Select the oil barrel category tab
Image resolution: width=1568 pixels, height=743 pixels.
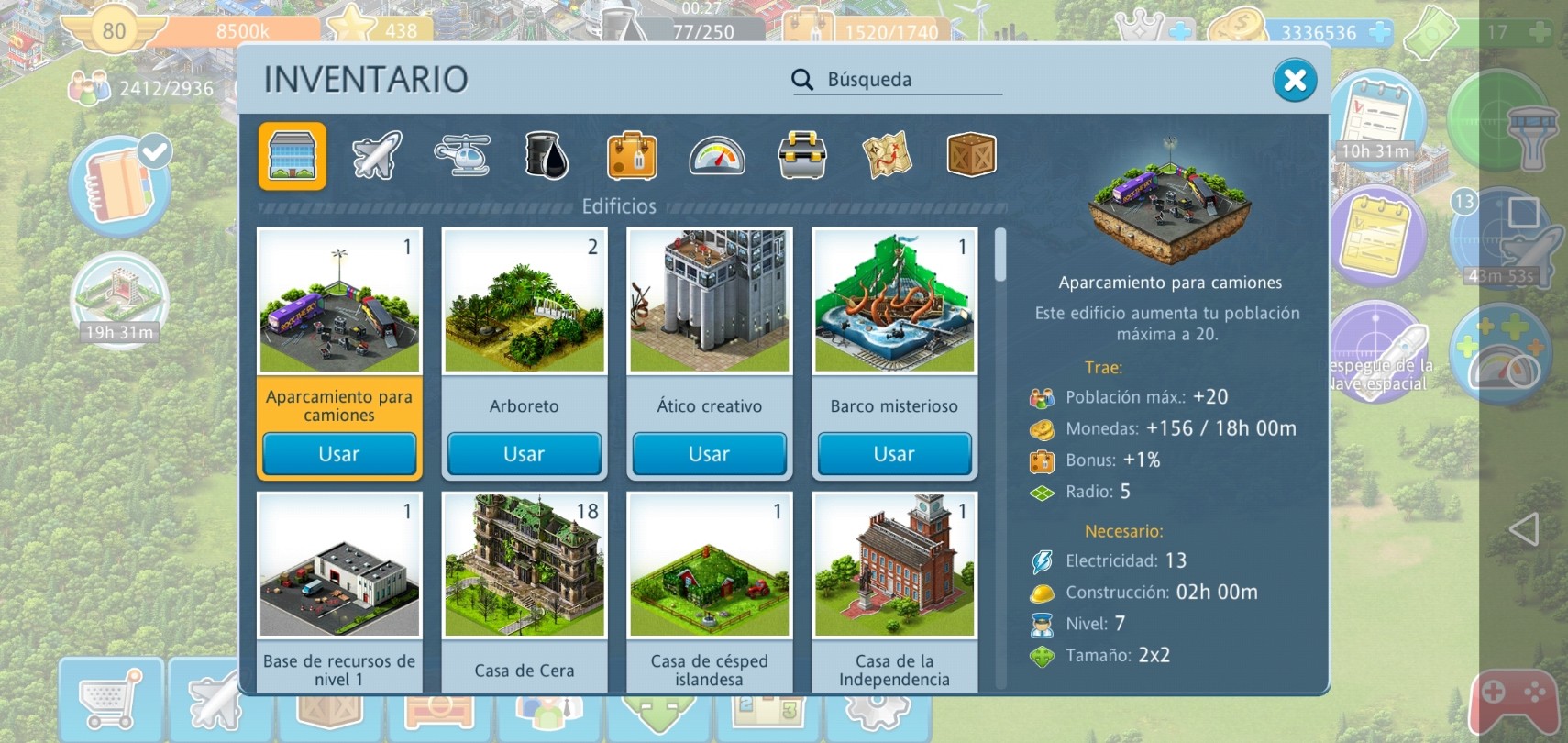[547, 155]
